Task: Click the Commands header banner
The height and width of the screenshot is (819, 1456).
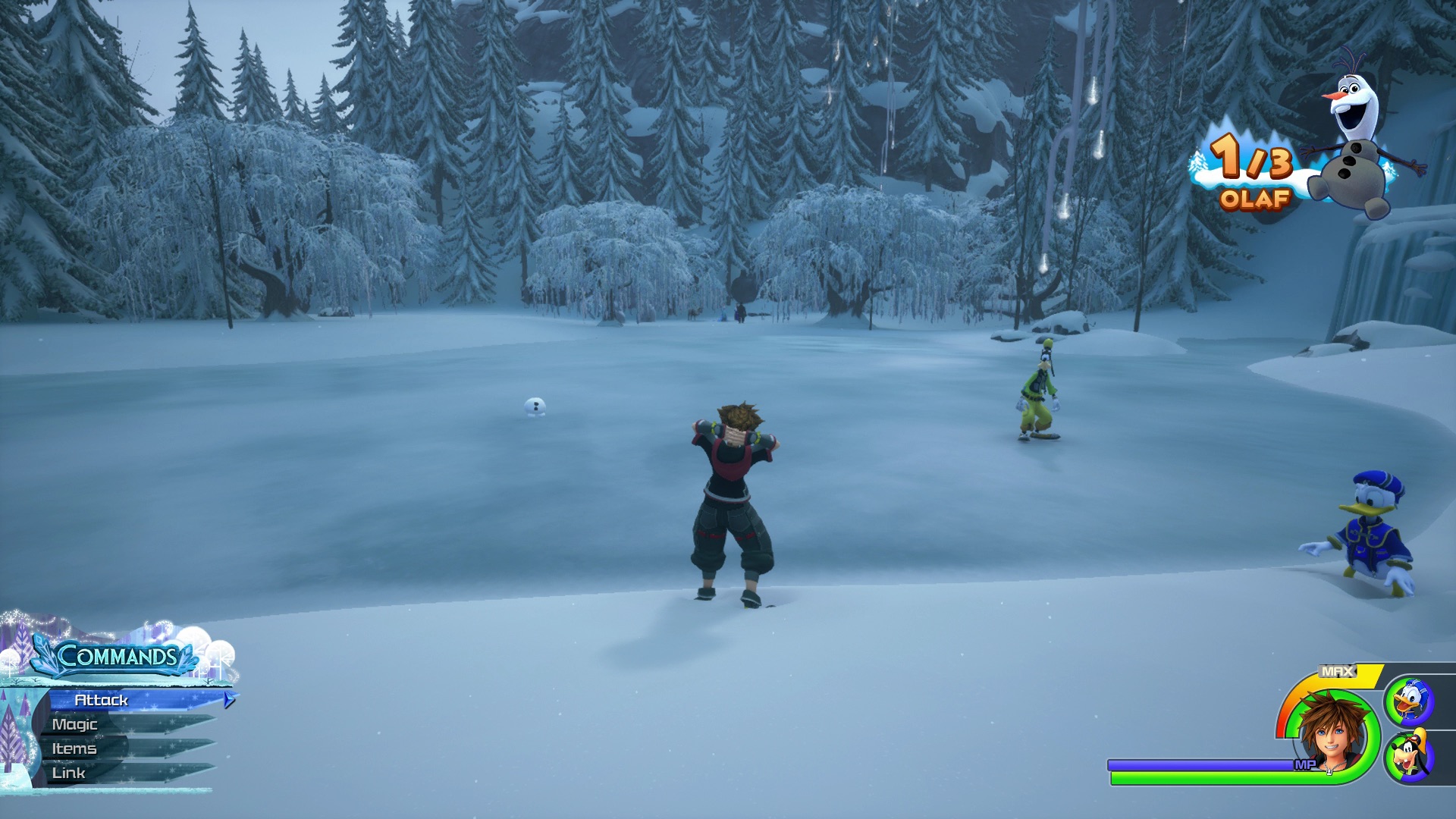Action: pos(118,657)
